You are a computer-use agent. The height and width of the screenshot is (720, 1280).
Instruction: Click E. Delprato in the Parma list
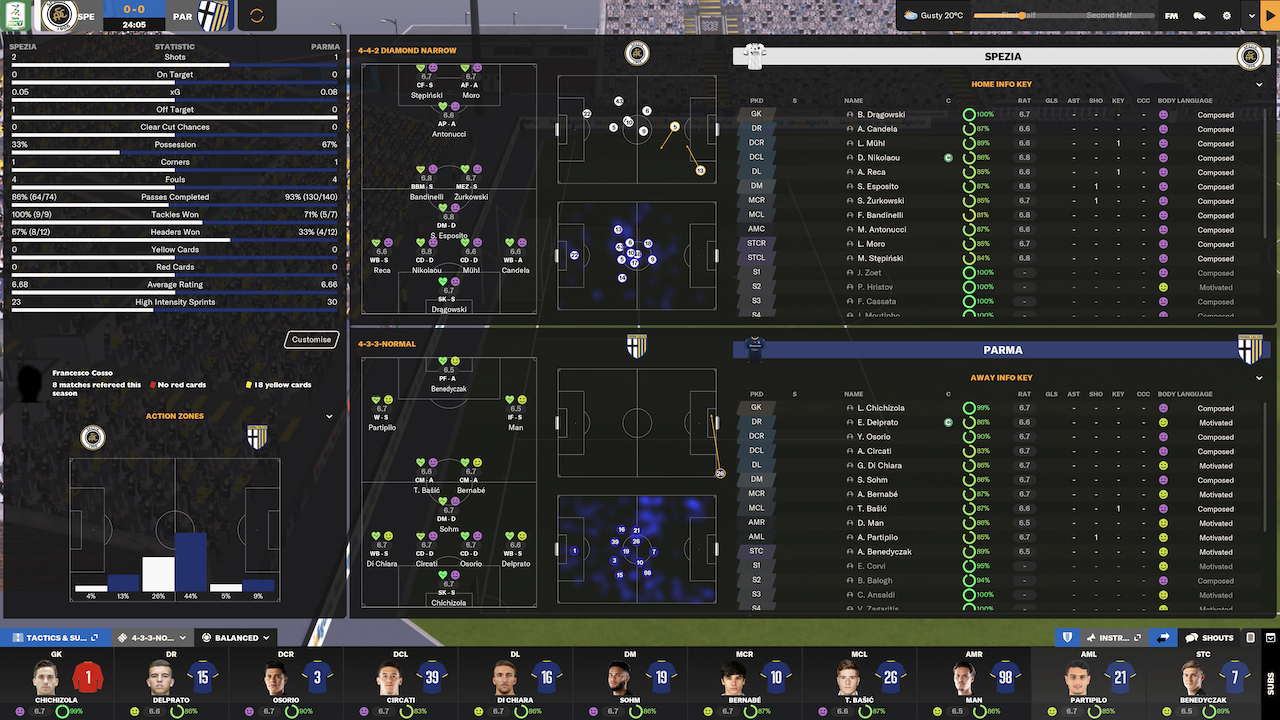tap(878, 422)
